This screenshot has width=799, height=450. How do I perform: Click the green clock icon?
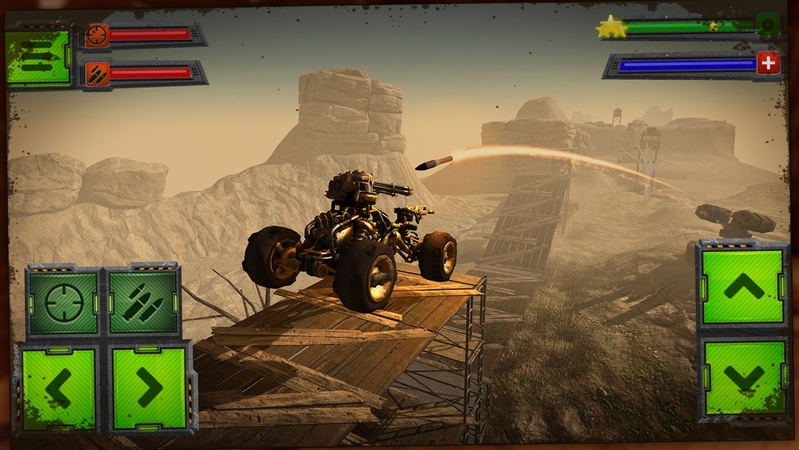click(768, 25)
